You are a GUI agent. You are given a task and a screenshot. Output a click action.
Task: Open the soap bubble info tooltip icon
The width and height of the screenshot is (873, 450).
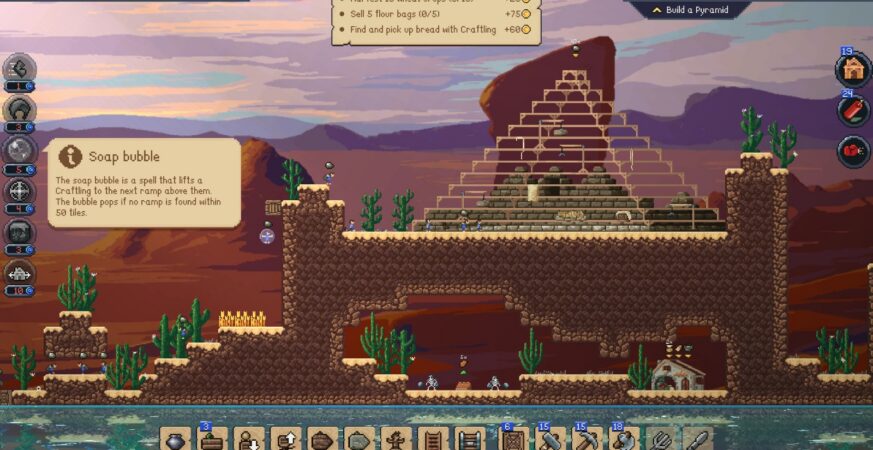pos(70,156)
